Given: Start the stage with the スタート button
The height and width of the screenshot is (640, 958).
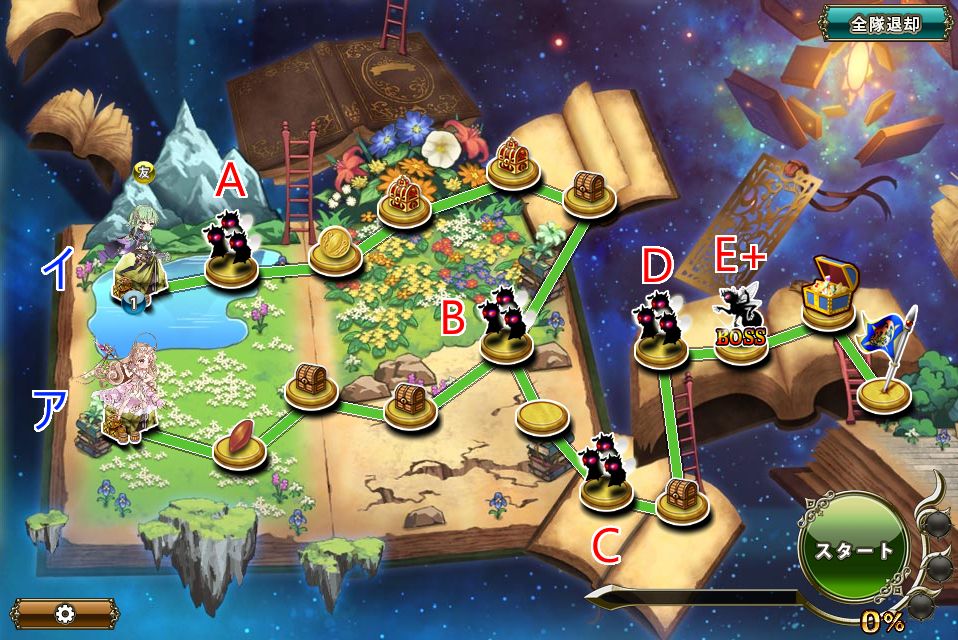Looking at the screenshot, I should [853, 550].
